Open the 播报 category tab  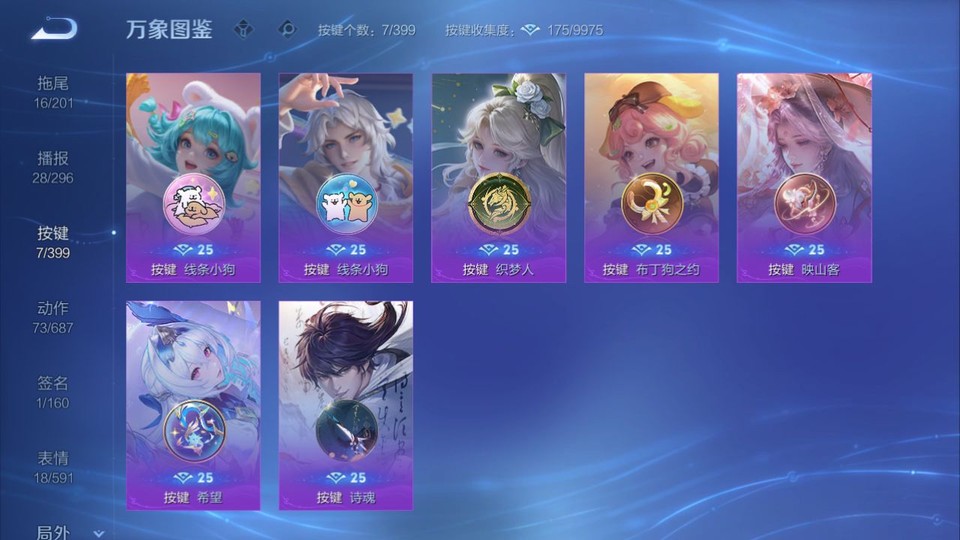pos(54,167)
